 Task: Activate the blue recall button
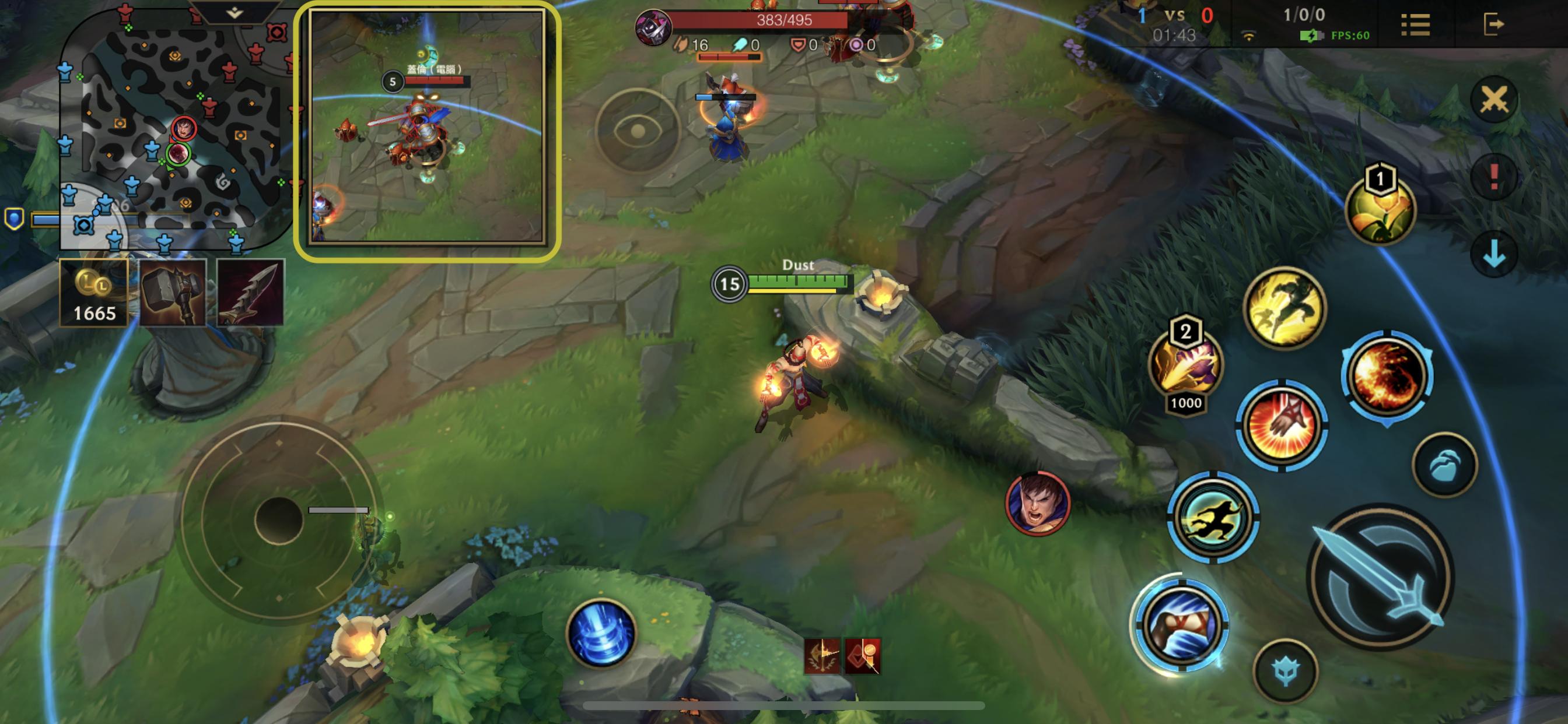601,632
